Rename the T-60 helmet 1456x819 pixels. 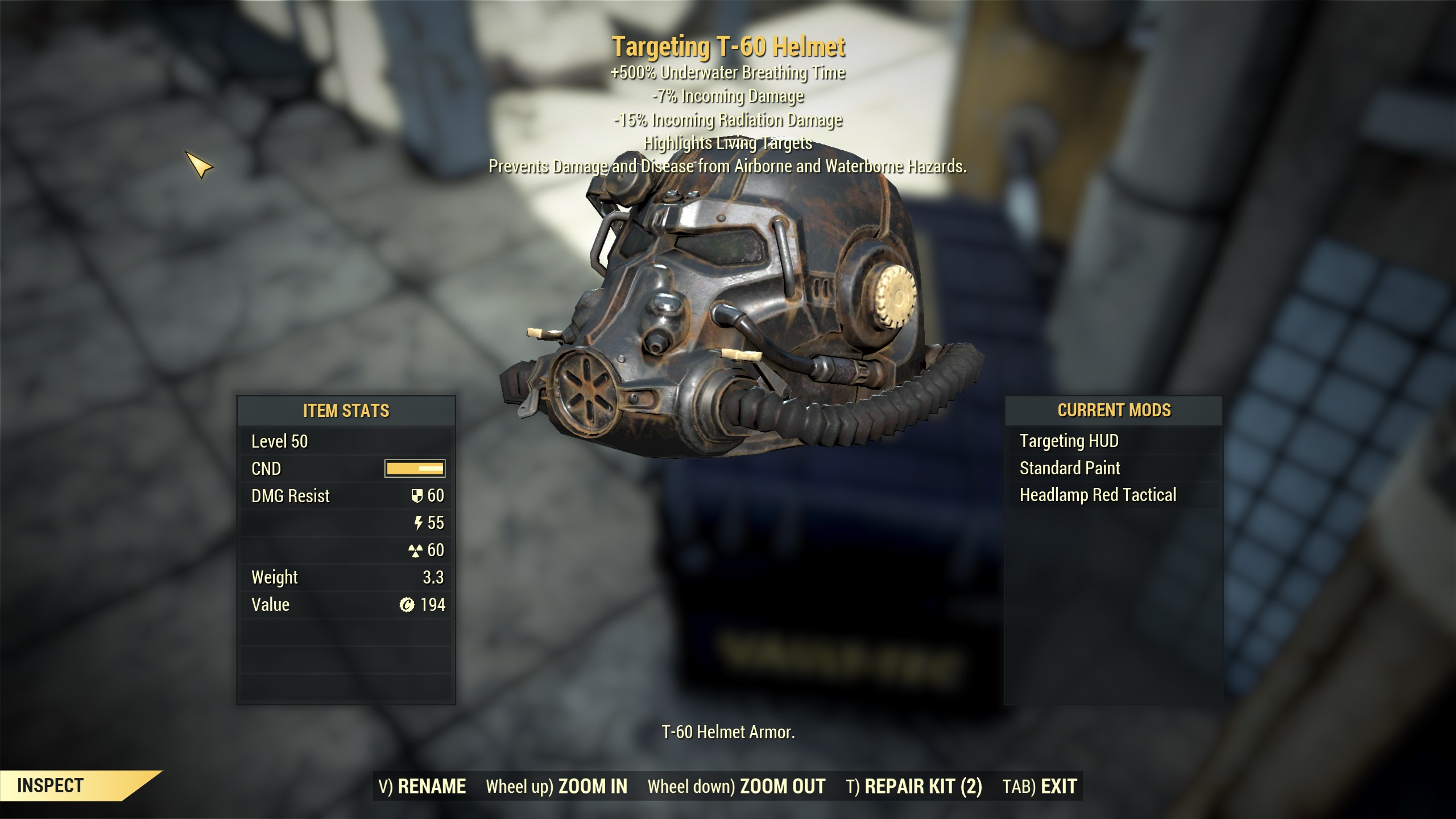click(422, 786)
